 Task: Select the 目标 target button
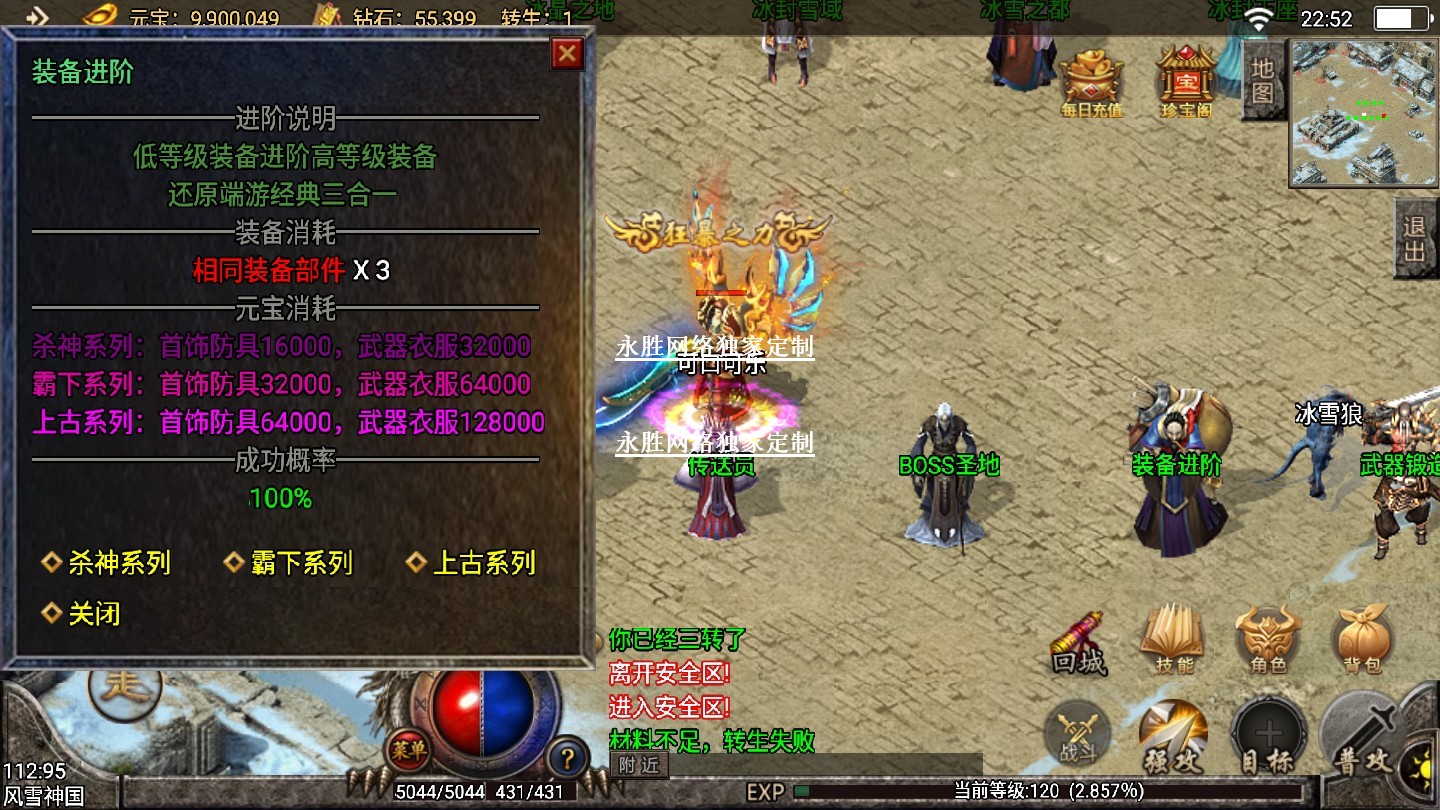coord(1267,738)
